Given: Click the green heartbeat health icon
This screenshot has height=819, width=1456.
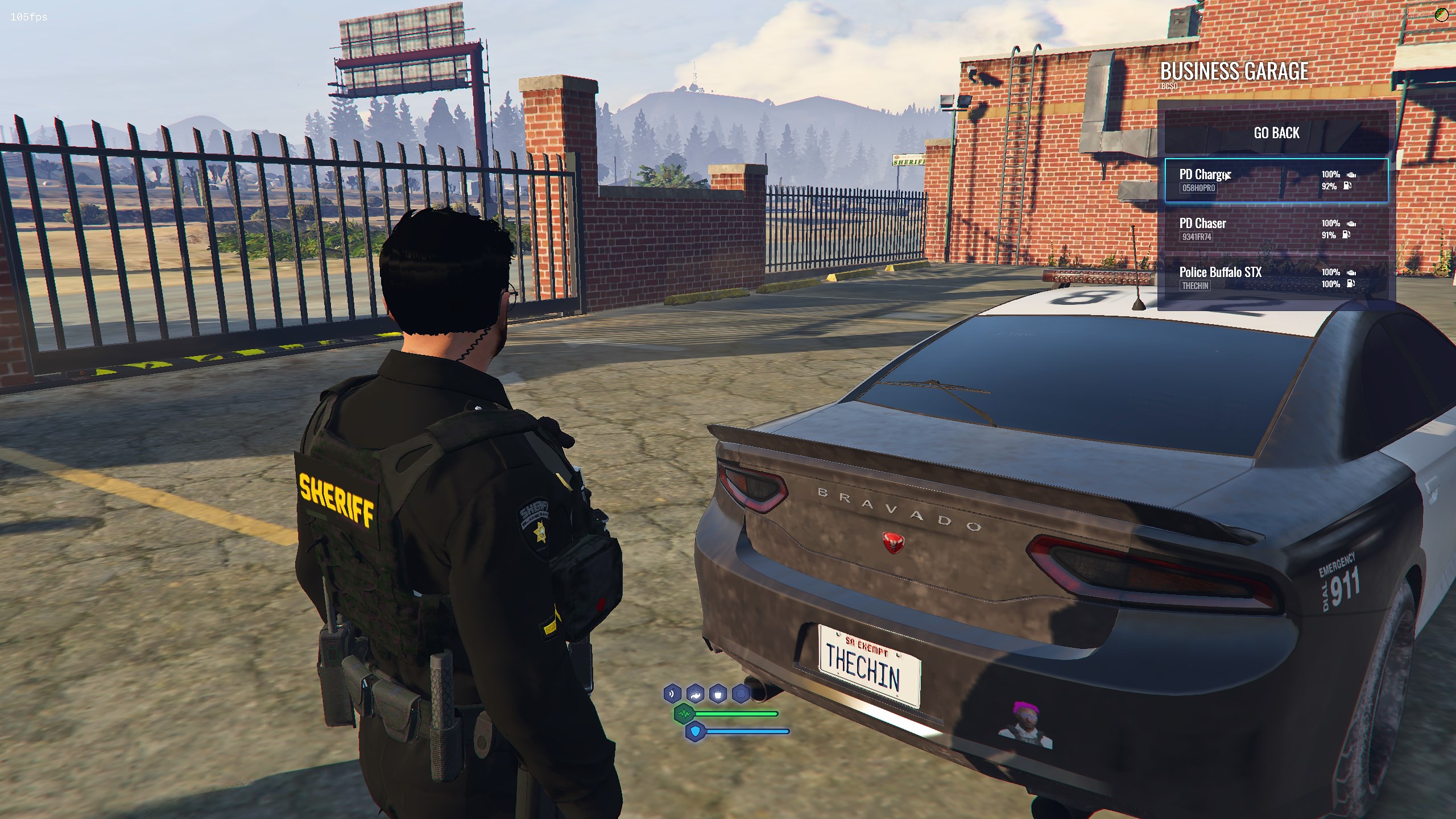Looking at the screenshot, I should pos(684,713).
